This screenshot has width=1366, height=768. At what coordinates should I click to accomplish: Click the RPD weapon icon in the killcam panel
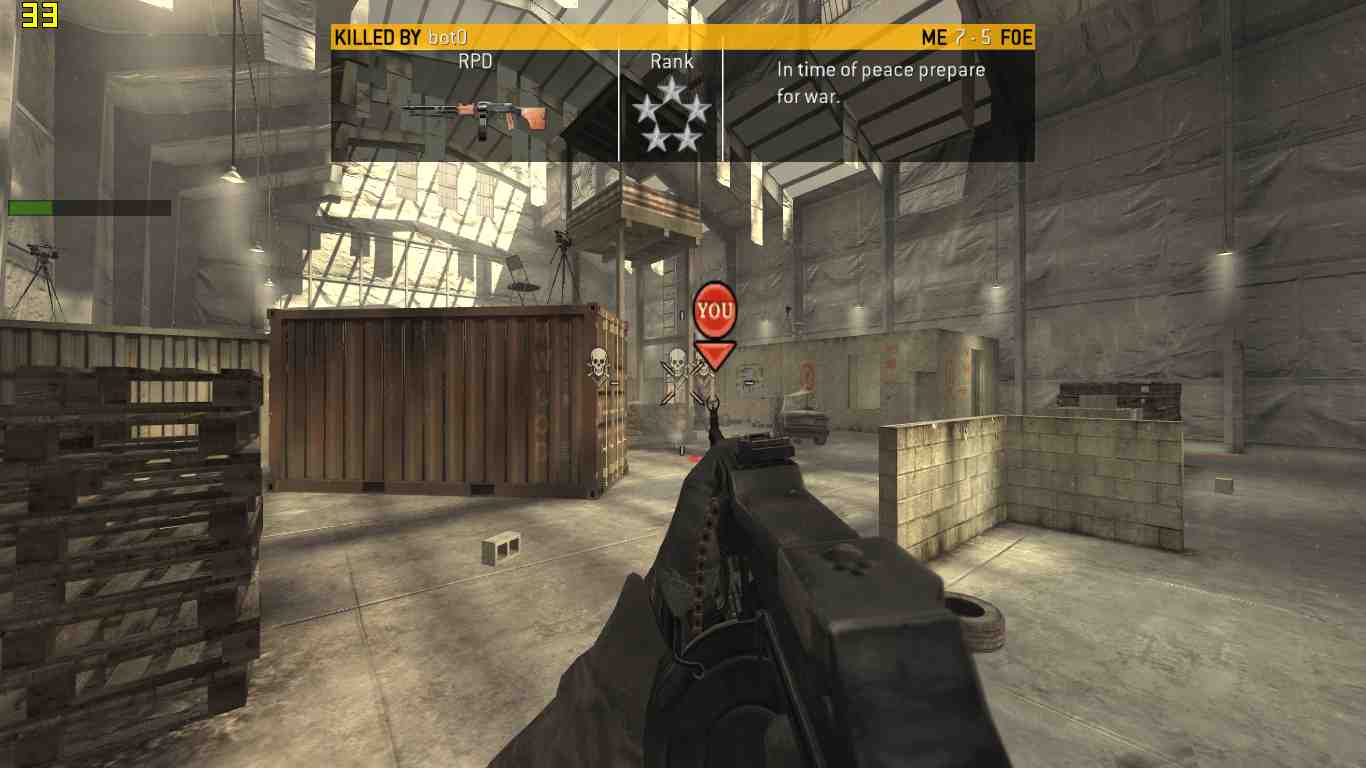[474, 116]
